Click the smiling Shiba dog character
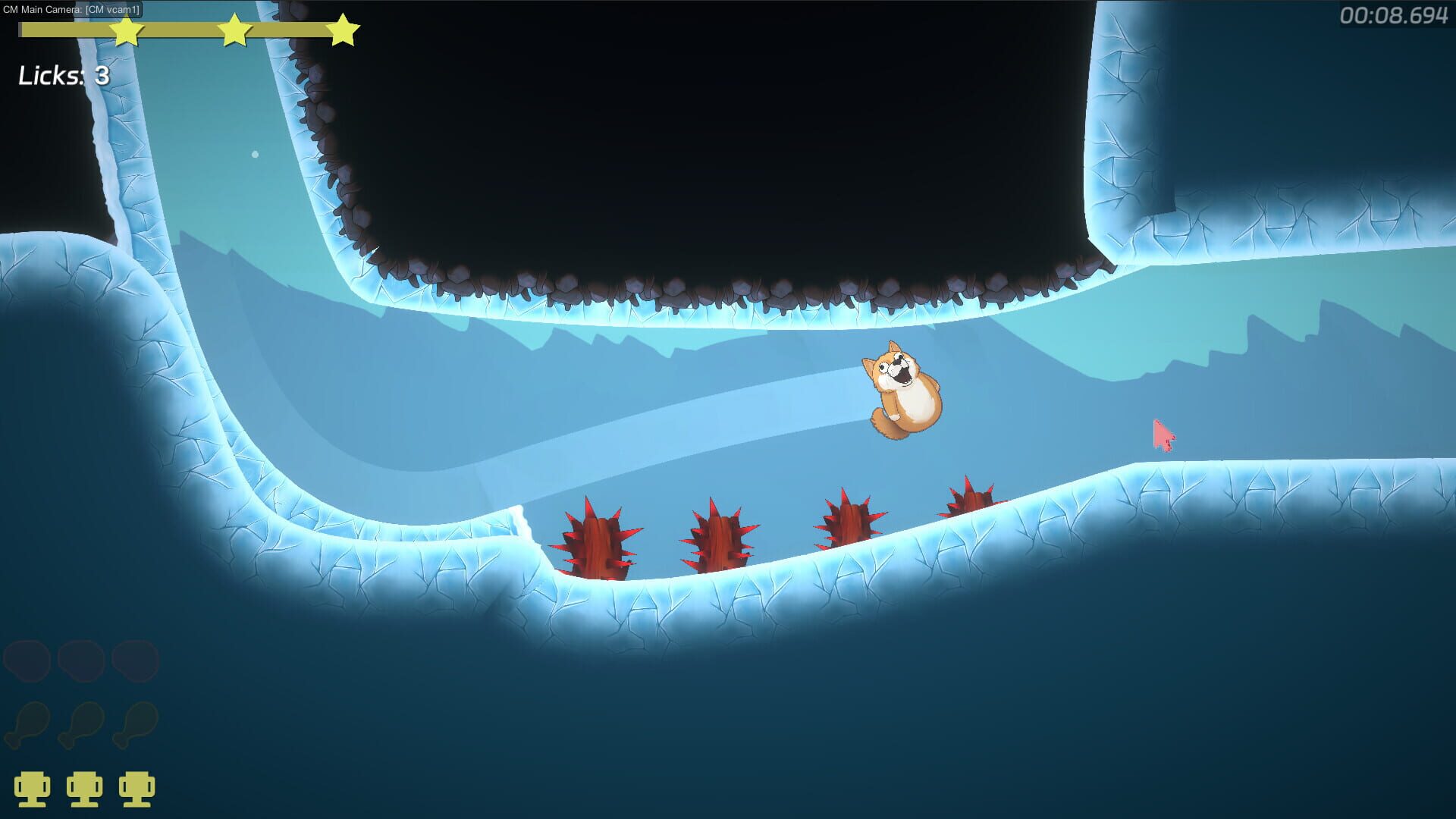Image resolution: width=1456 pixels, height=819 pixels. coord(904,391)
